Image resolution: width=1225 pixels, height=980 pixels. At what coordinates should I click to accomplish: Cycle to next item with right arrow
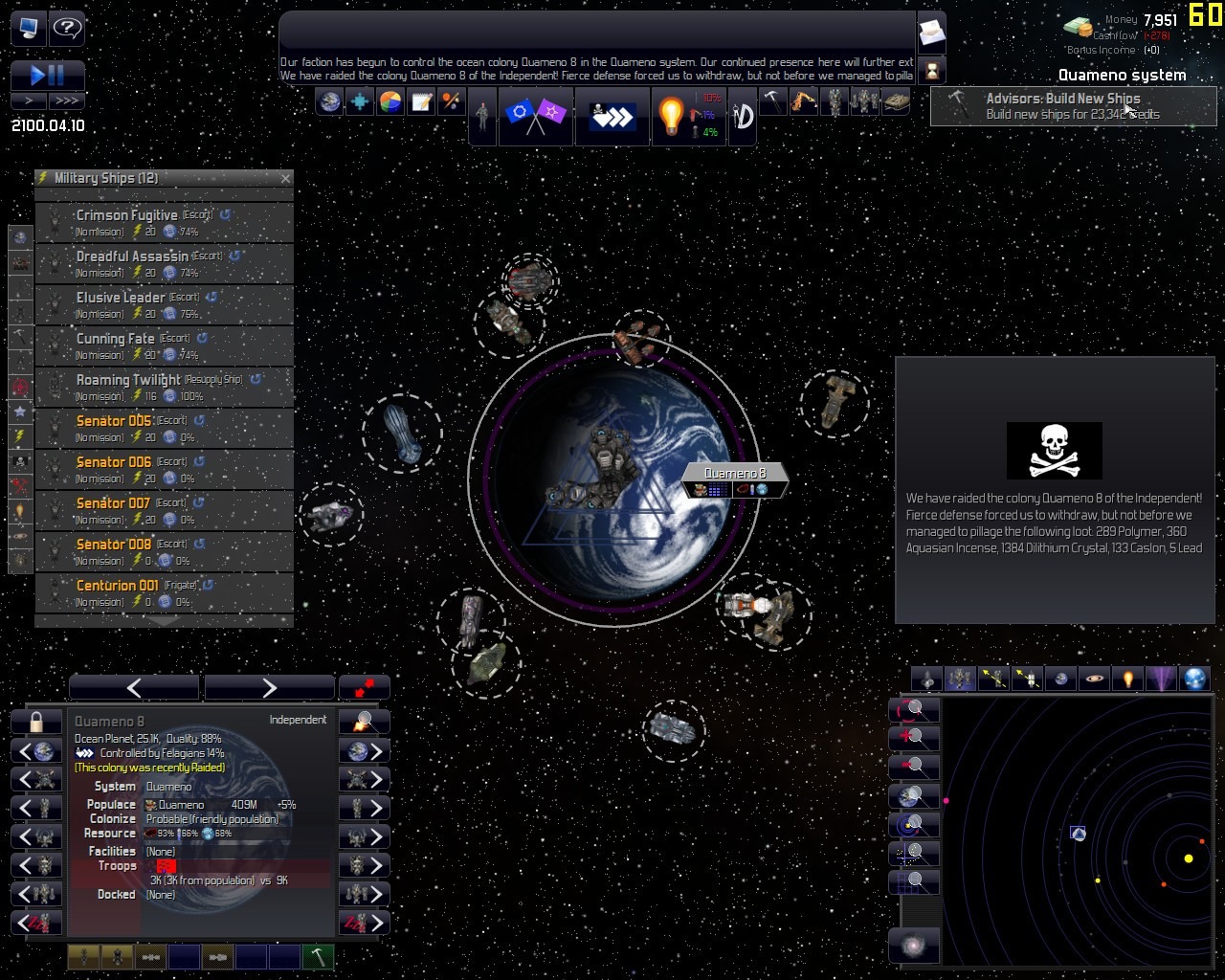[x=268, y=687]
